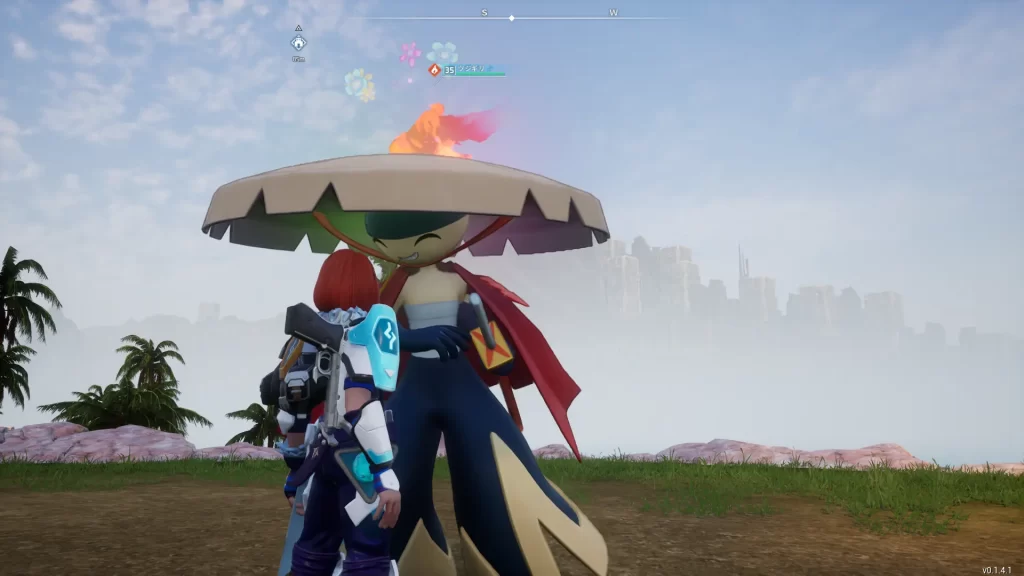Screen dimensions: 1024x576
Task: Click the compass bar's center diamond marker
Action: (x=512, y=18)
